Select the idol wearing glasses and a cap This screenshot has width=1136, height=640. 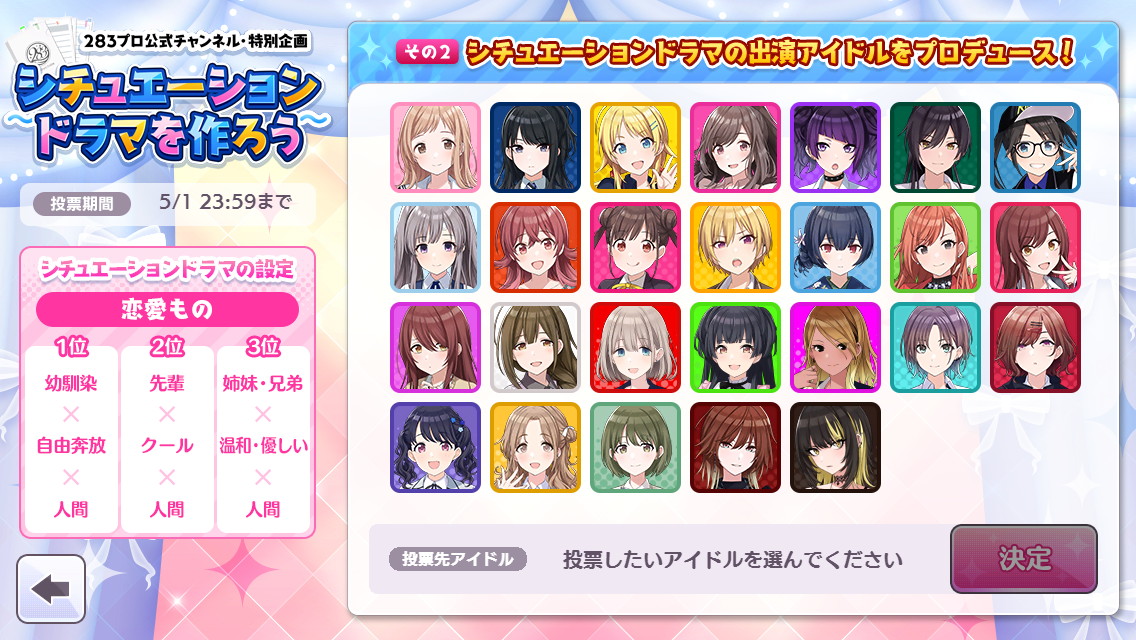(x=1035, y=147)
